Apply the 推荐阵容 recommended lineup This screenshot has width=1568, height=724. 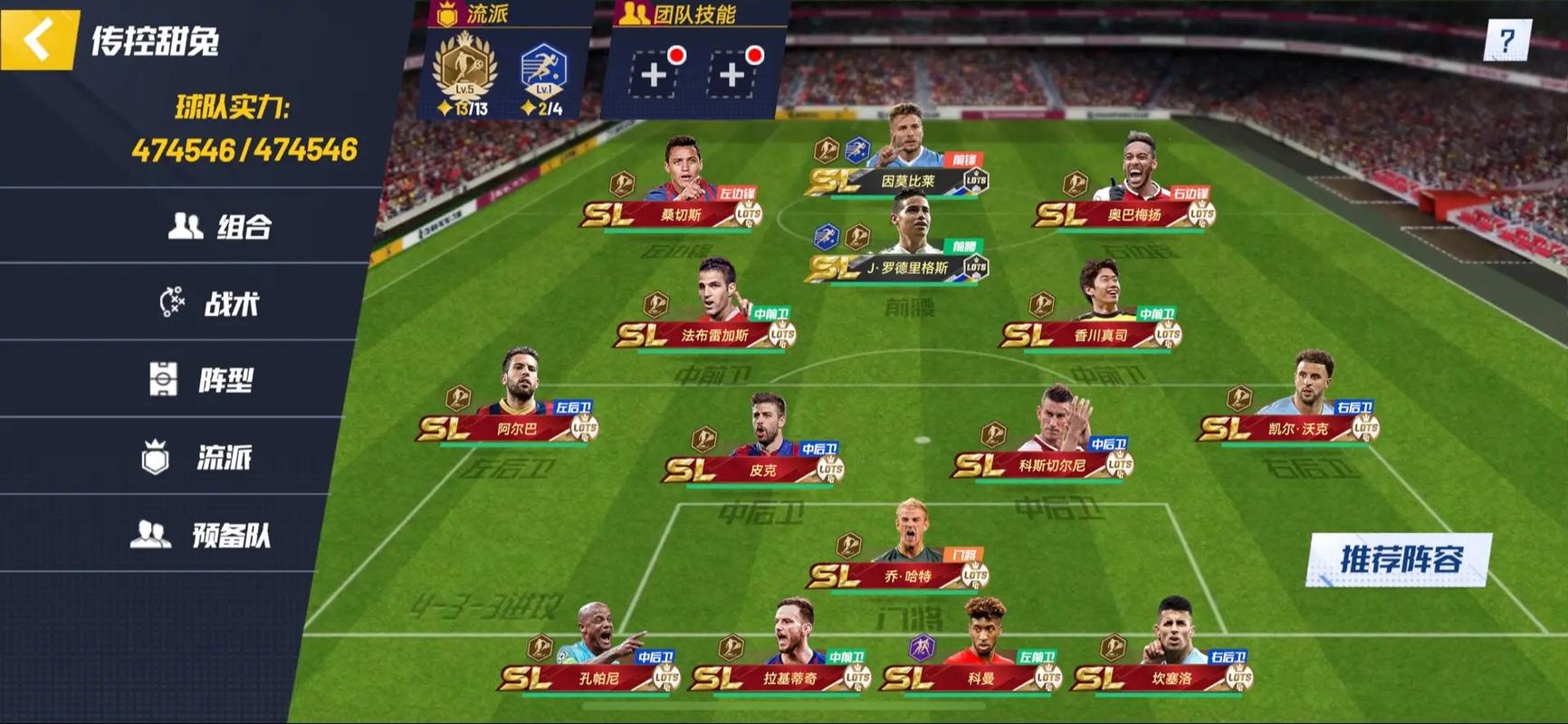click(1399, 559)
